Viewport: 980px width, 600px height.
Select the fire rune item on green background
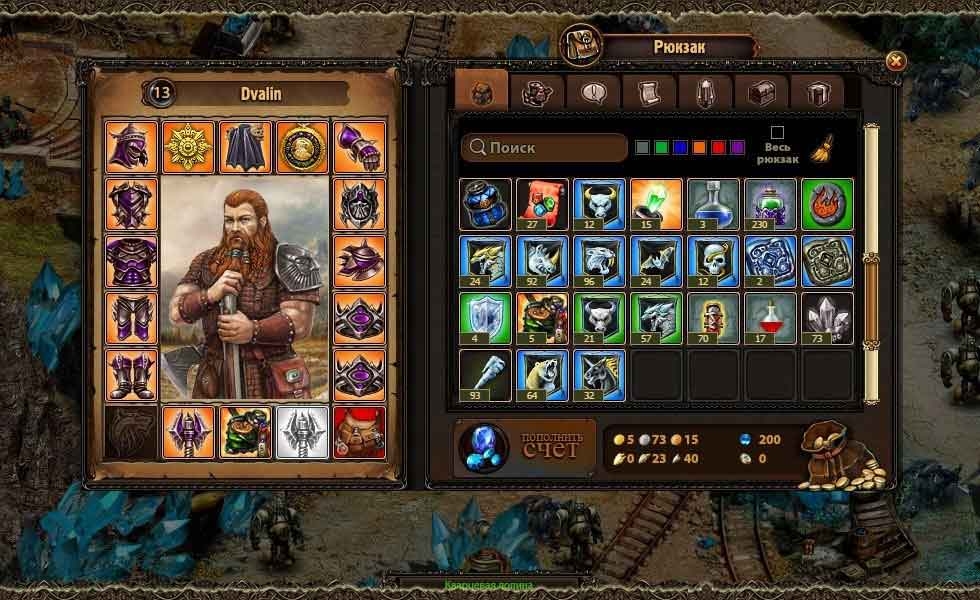pyautogui.click(x=827, y=204)
